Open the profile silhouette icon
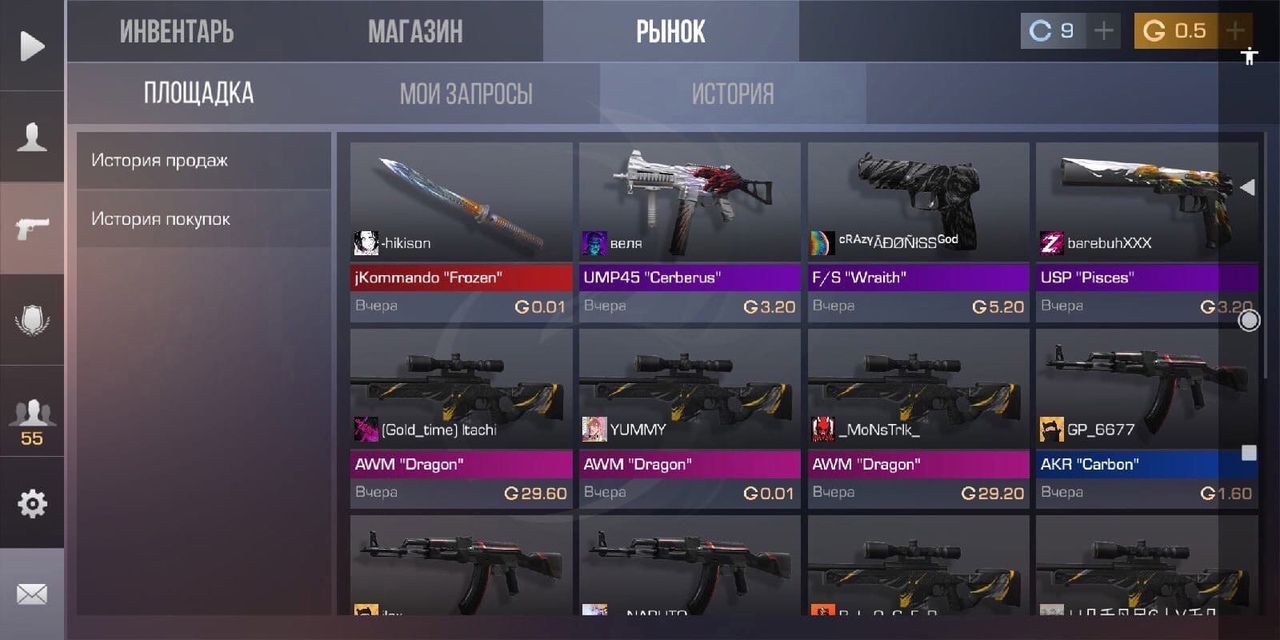The image size is (1280, 640). (32, 137)
